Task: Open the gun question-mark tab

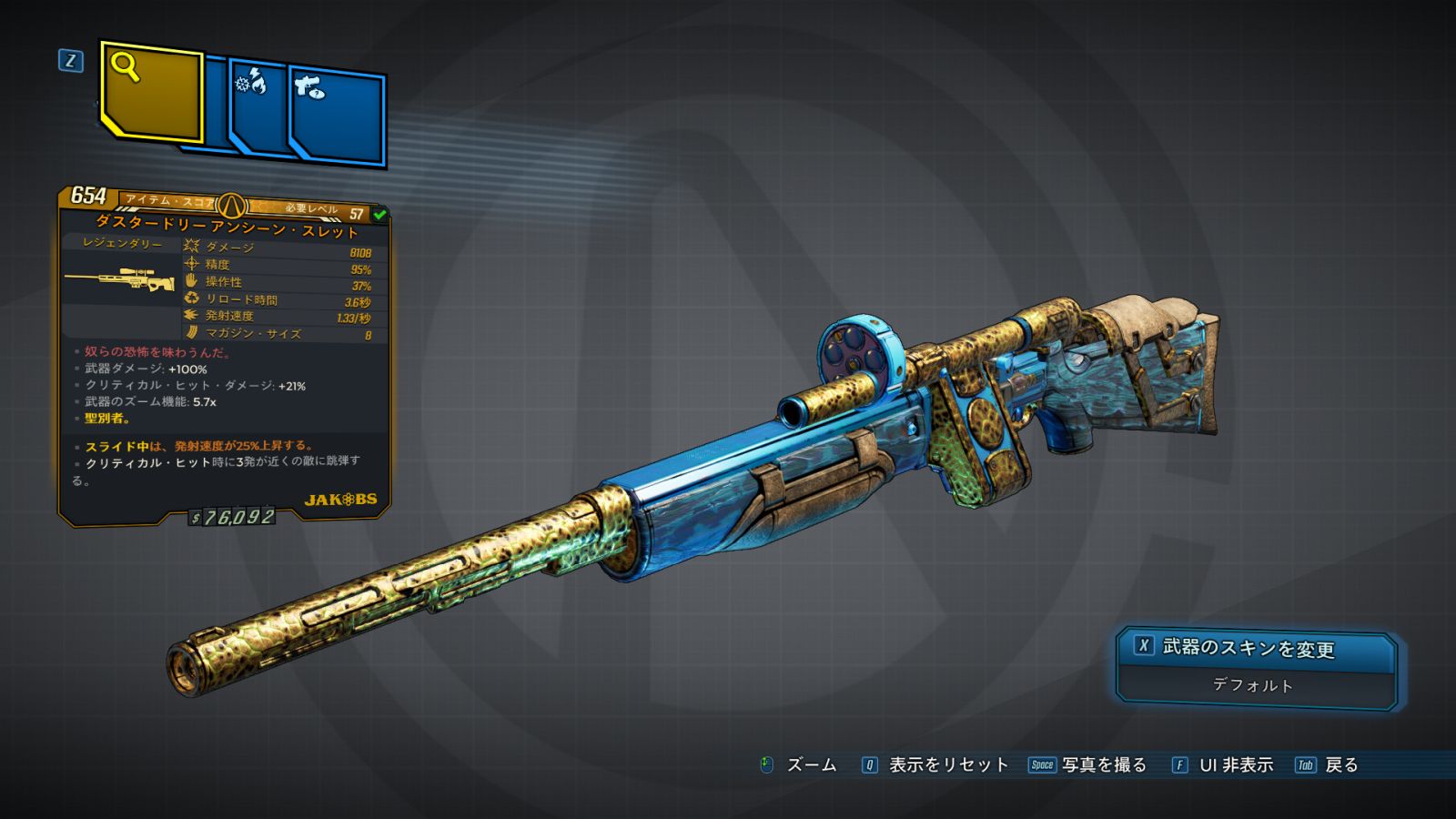Action: (337, 116)
